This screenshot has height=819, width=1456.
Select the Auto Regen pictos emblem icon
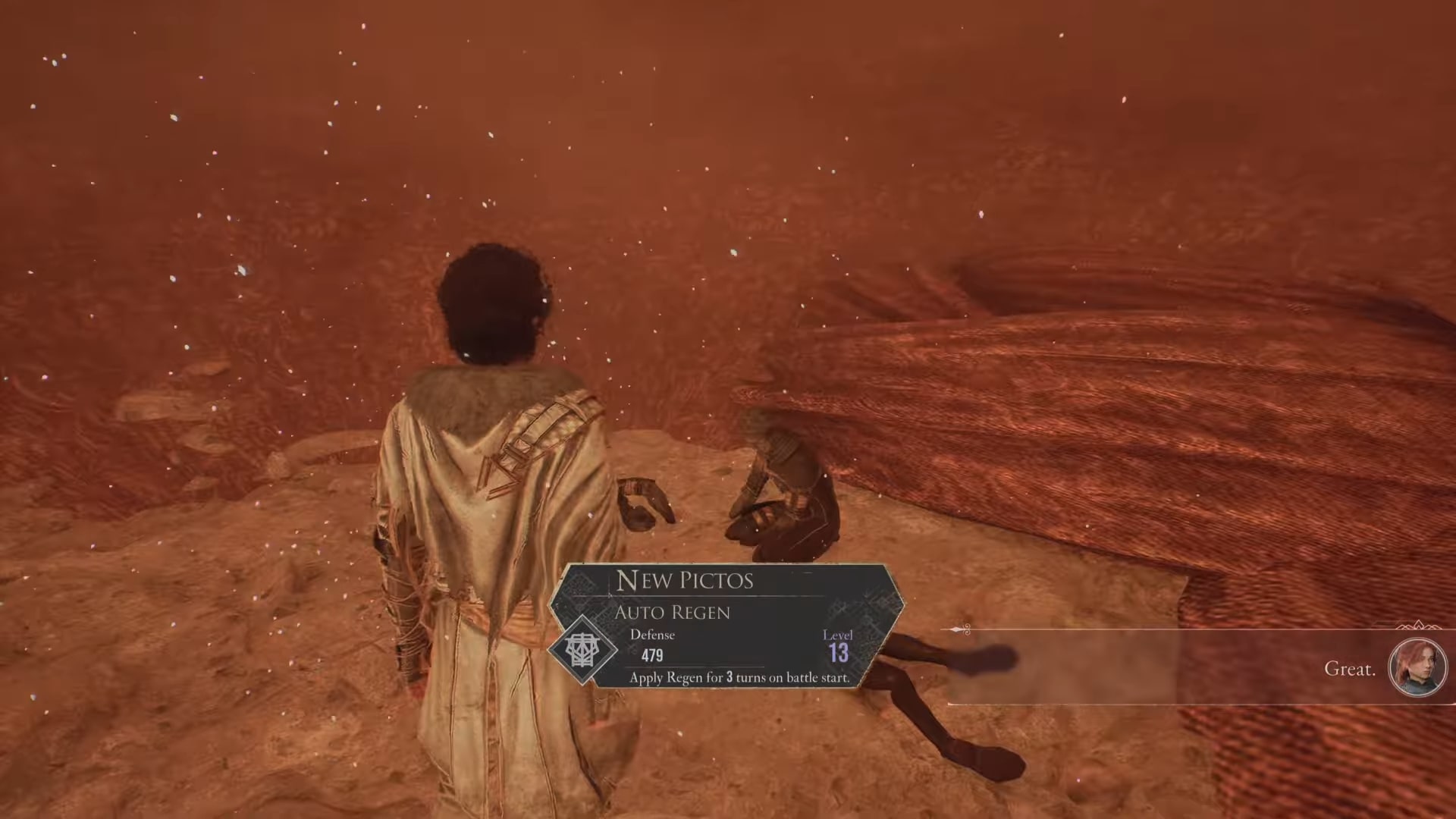(x=582, y=649)
